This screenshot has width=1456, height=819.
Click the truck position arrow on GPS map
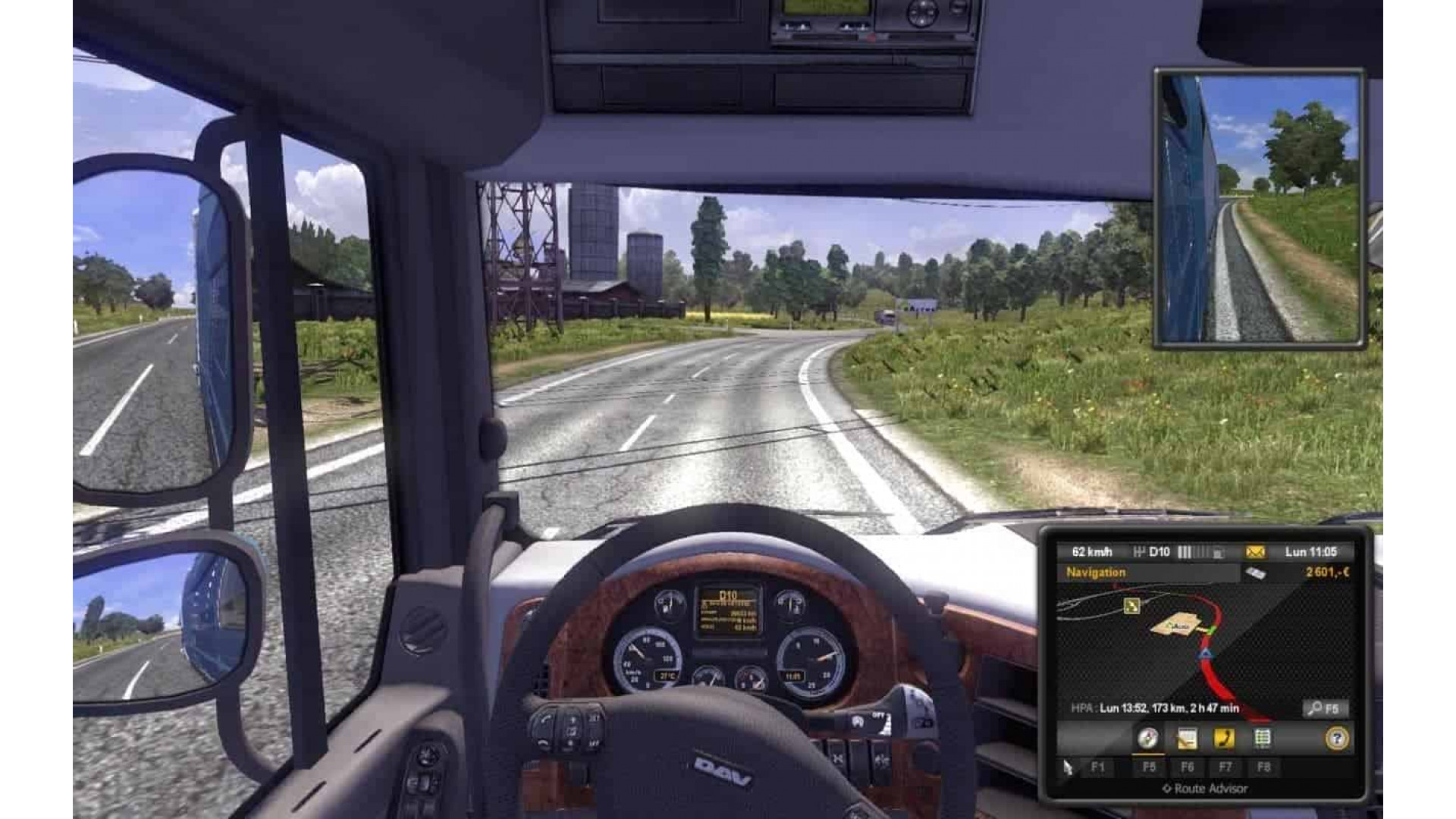1205,654
